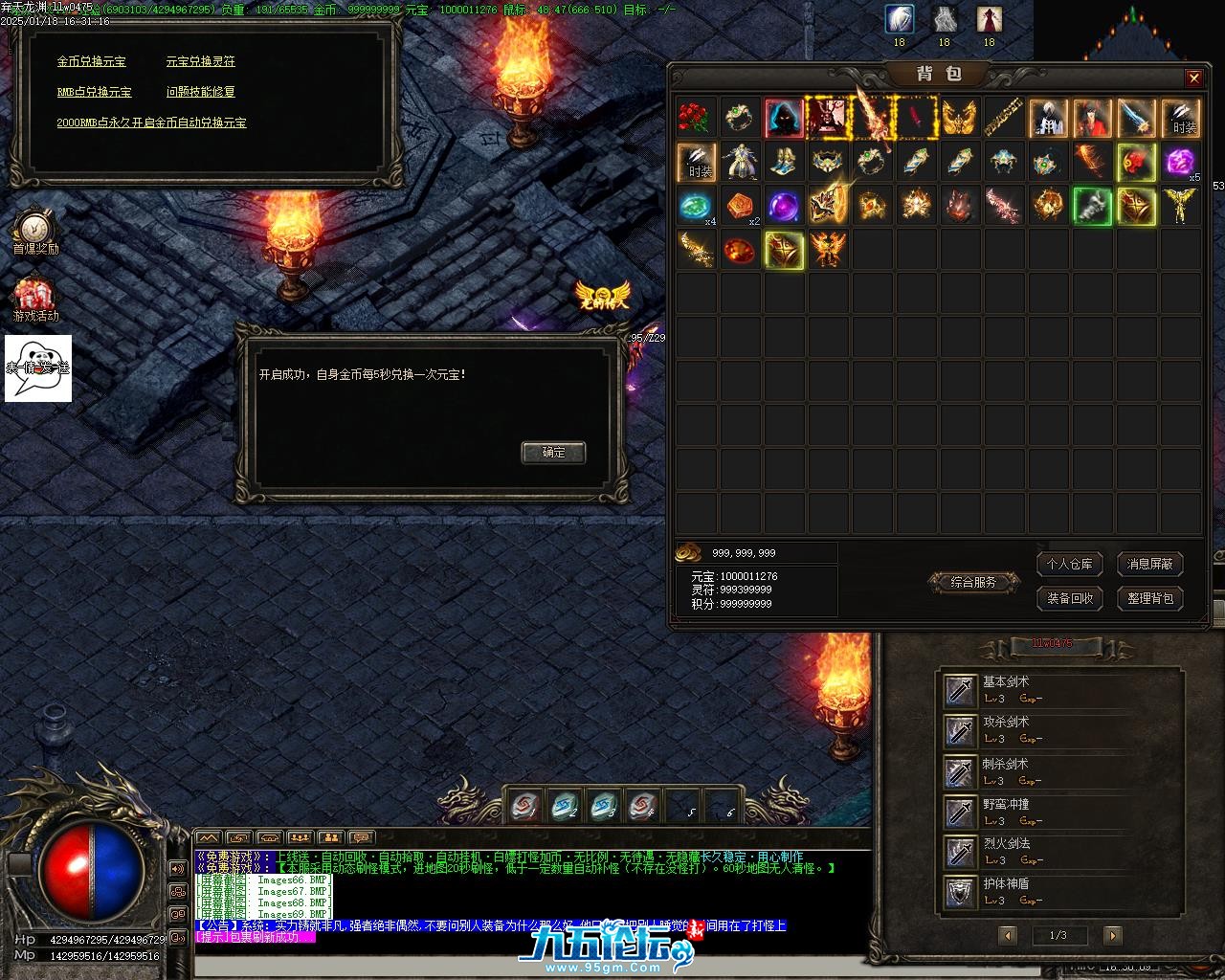Select the 烈火剑法 skill row

(1059, 852)
